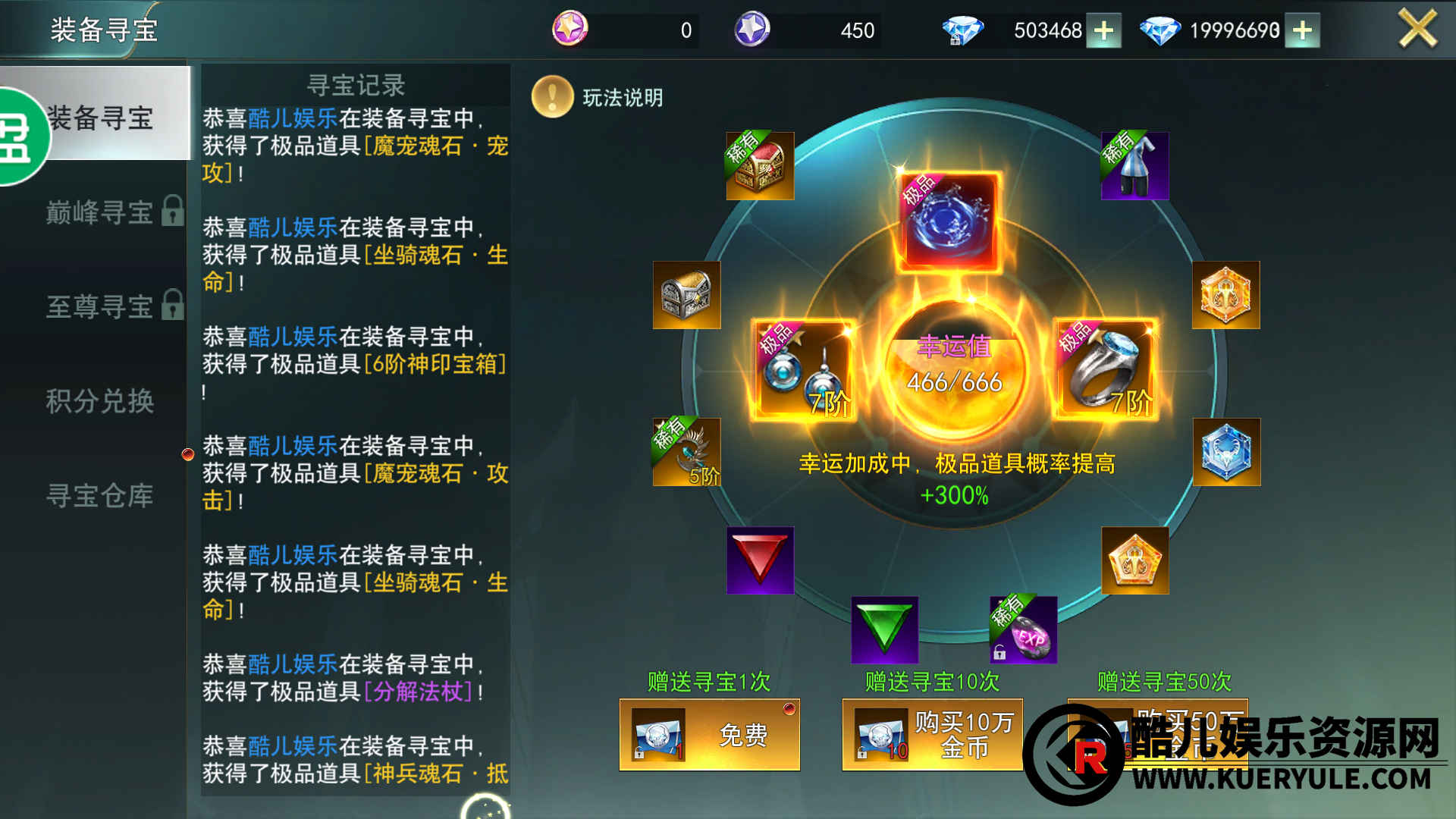Select the red triangle gem reward

[760, 560]
